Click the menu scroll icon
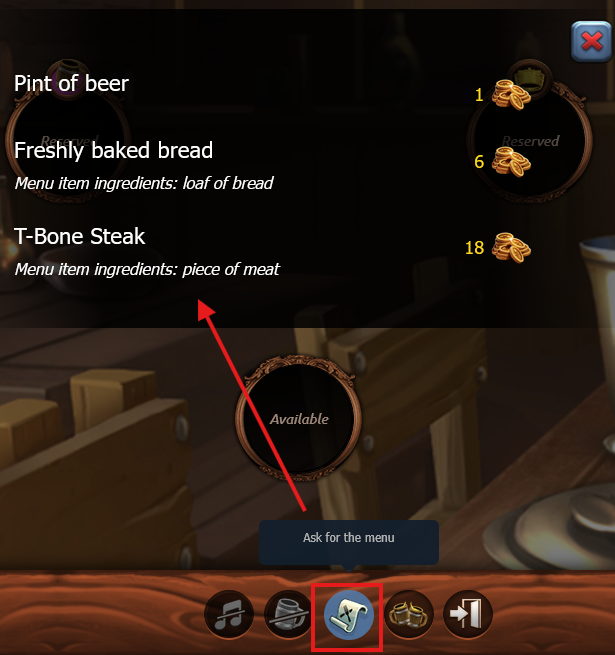Screen dimensions: 615x655 click(350, 615)
